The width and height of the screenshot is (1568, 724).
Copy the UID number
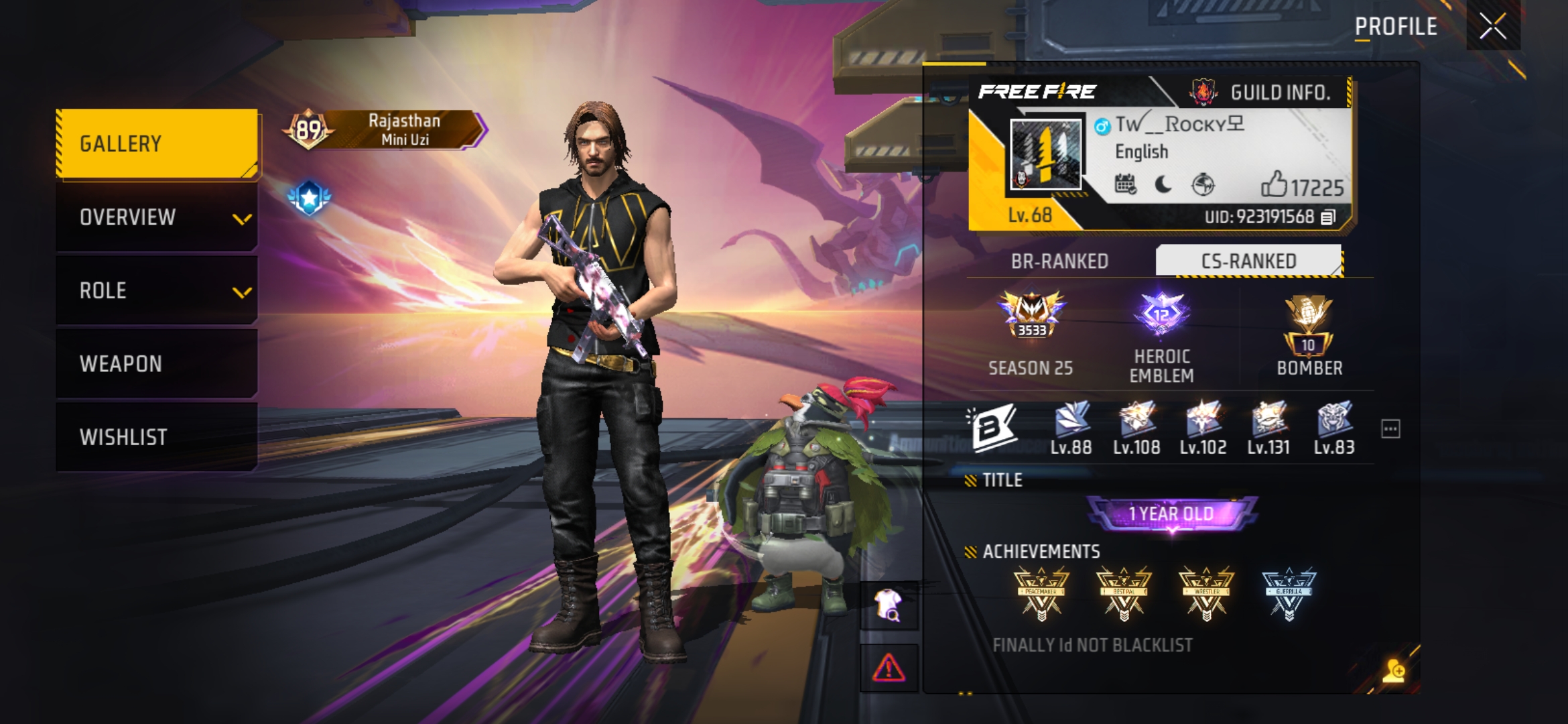(x=1328, y=217)
